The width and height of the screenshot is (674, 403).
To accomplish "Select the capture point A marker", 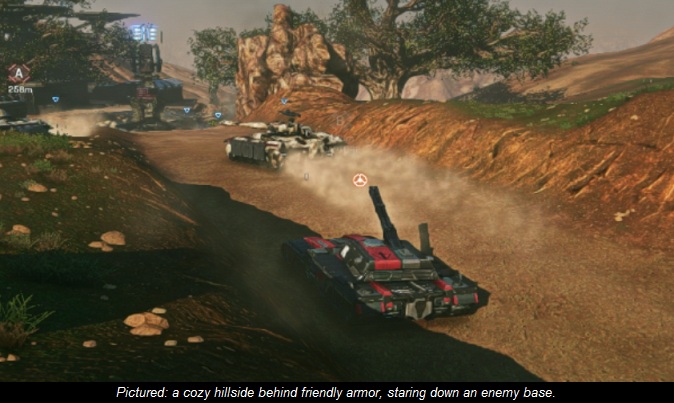I will coord(18,72).
